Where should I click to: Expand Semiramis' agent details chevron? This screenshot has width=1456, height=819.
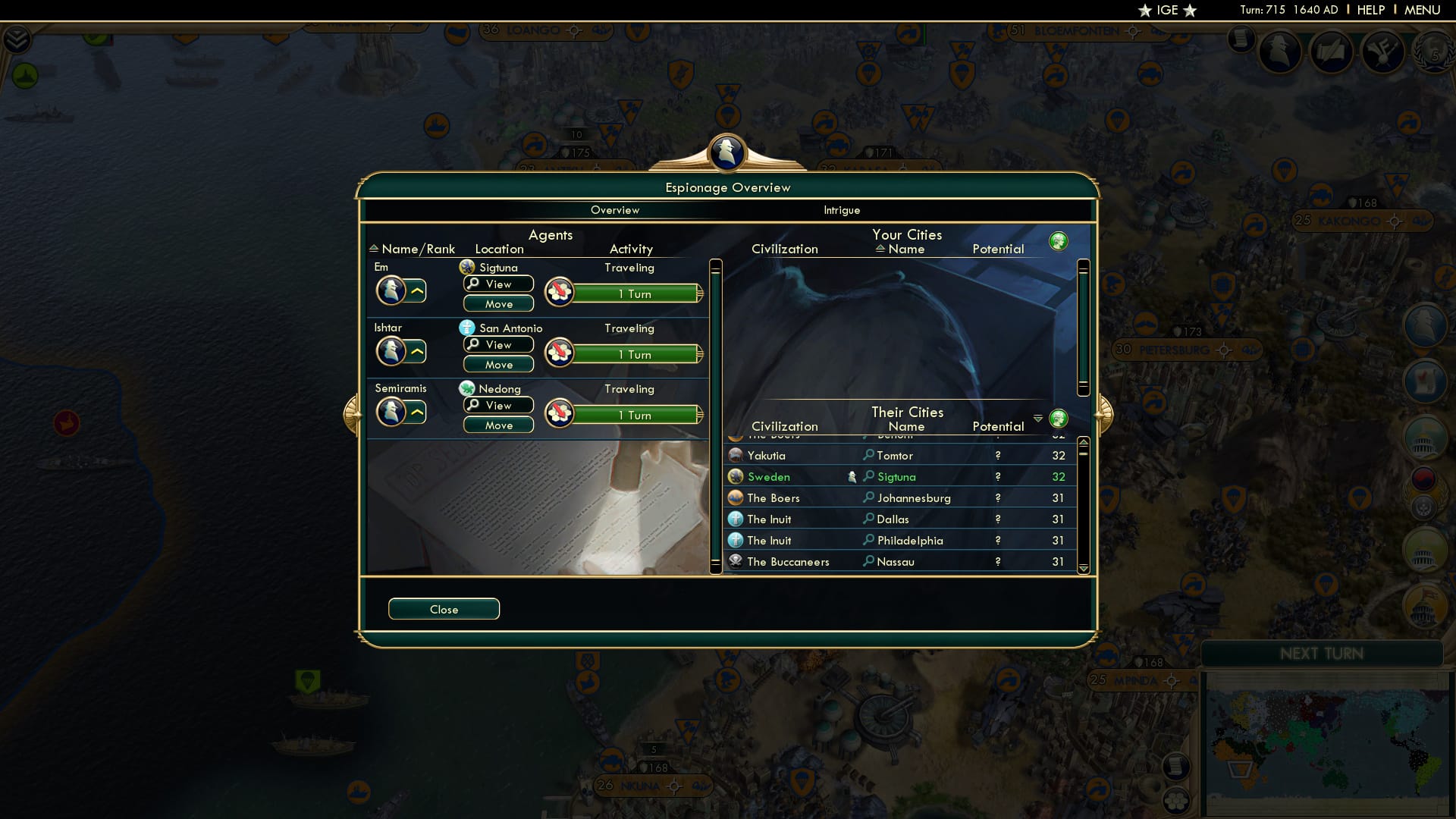pos(416,412)
